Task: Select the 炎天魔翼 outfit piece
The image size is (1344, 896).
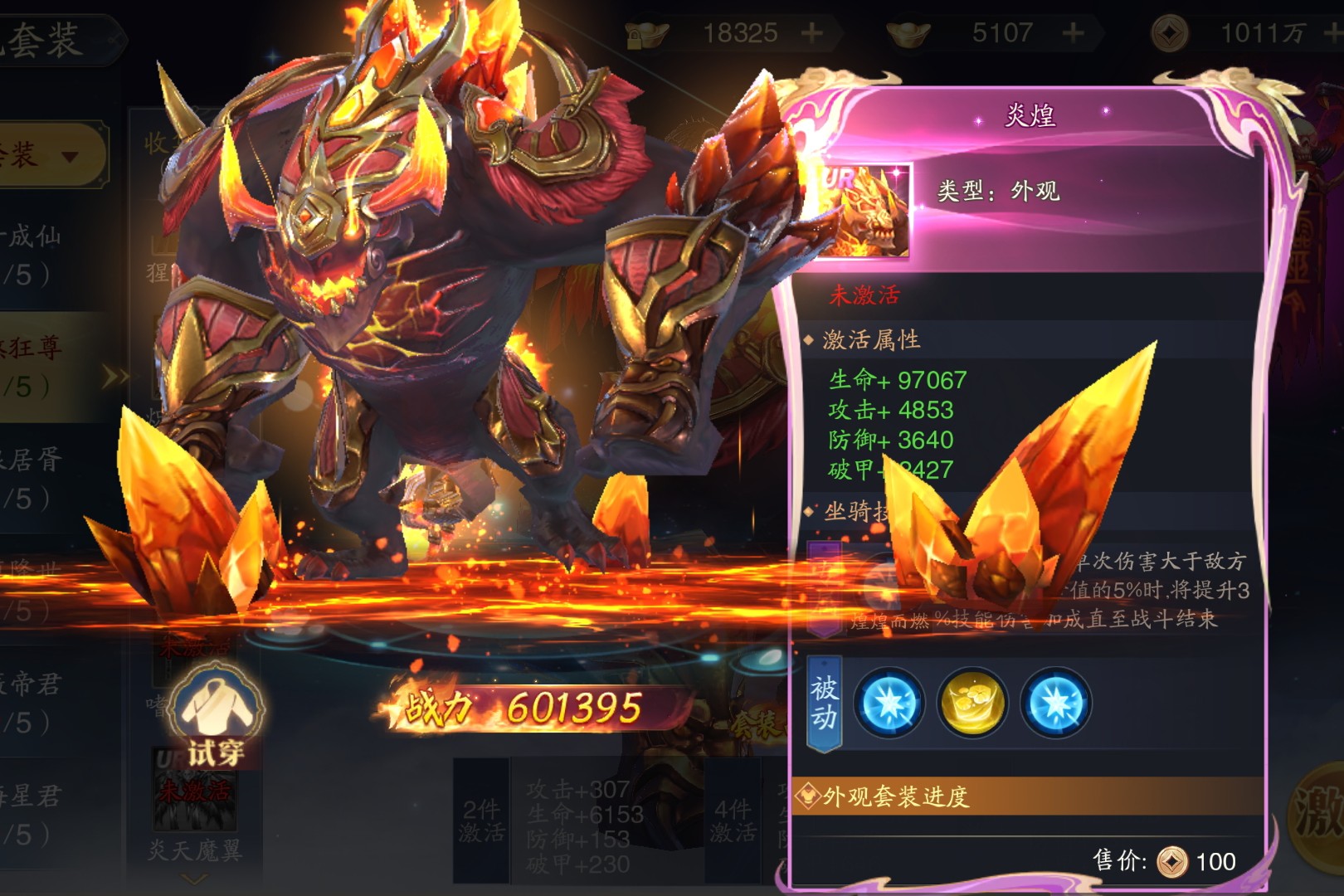Action: (x=194, y=796)
